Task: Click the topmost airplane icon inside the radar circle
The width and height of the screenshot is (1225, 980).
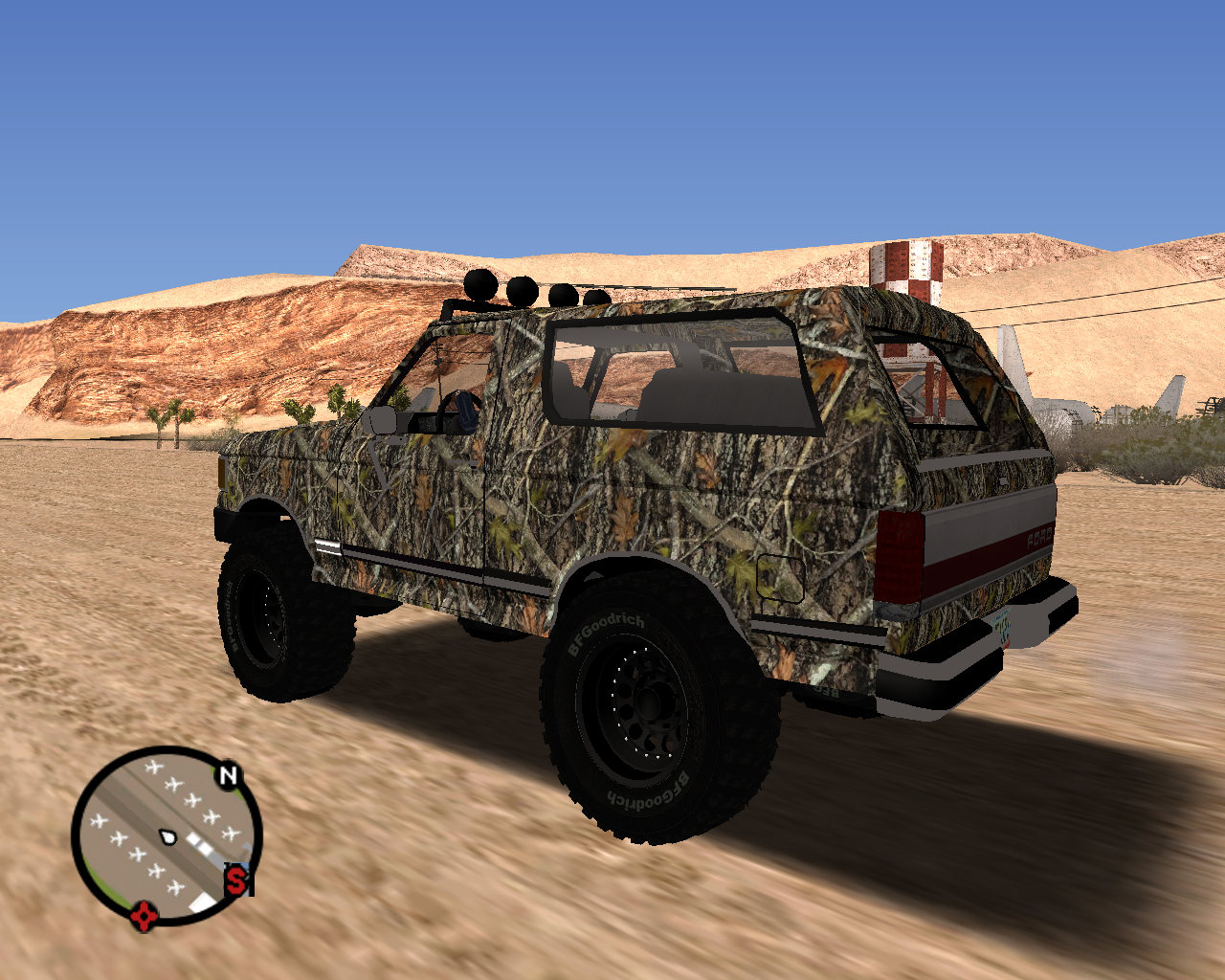Action: pos(155,766)
